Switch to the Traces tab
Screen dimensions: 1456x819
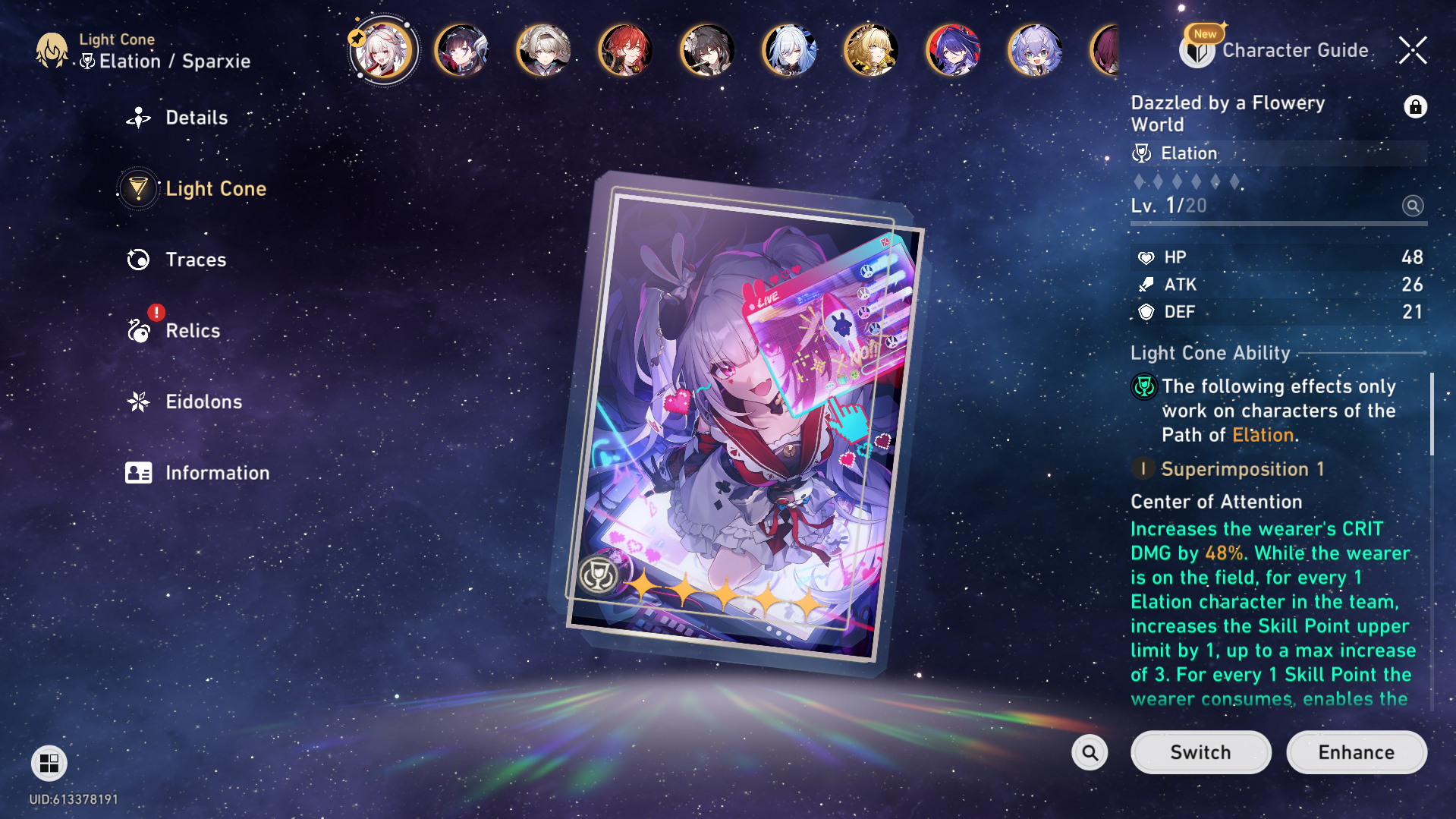pos(196,260)
